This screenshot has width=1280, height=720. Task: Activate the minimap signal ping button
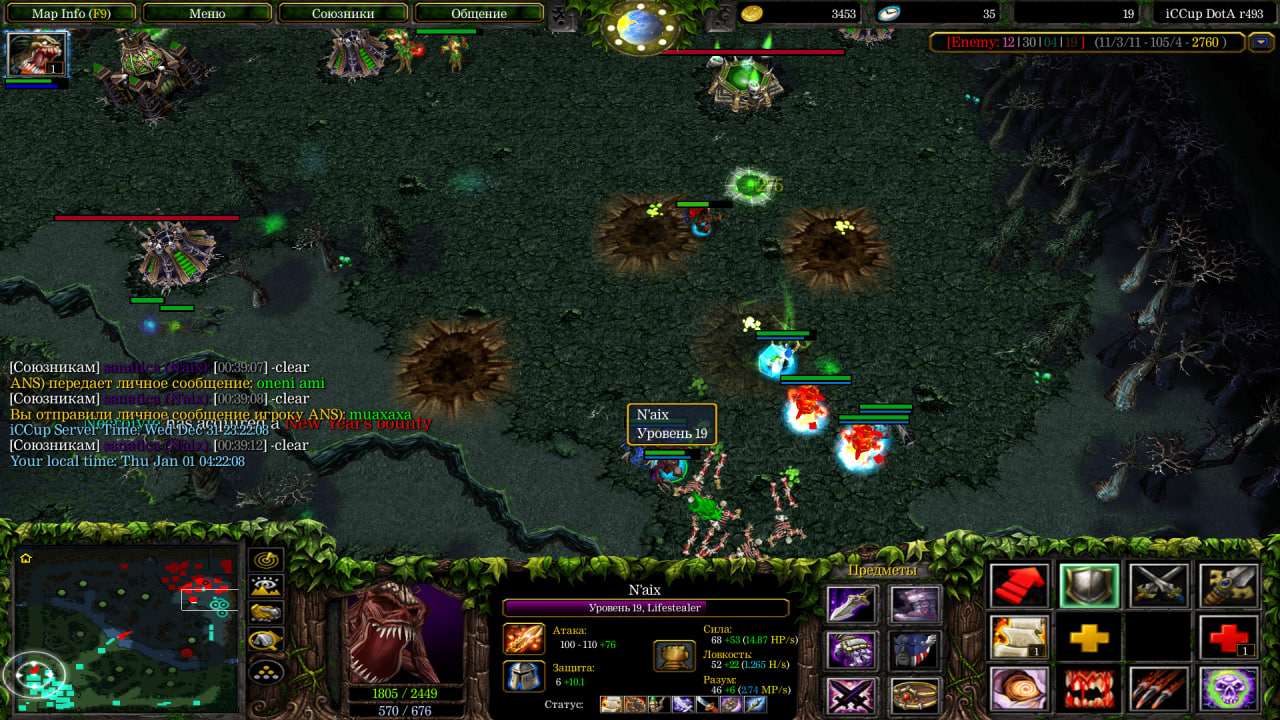click(x=266, y=560)
